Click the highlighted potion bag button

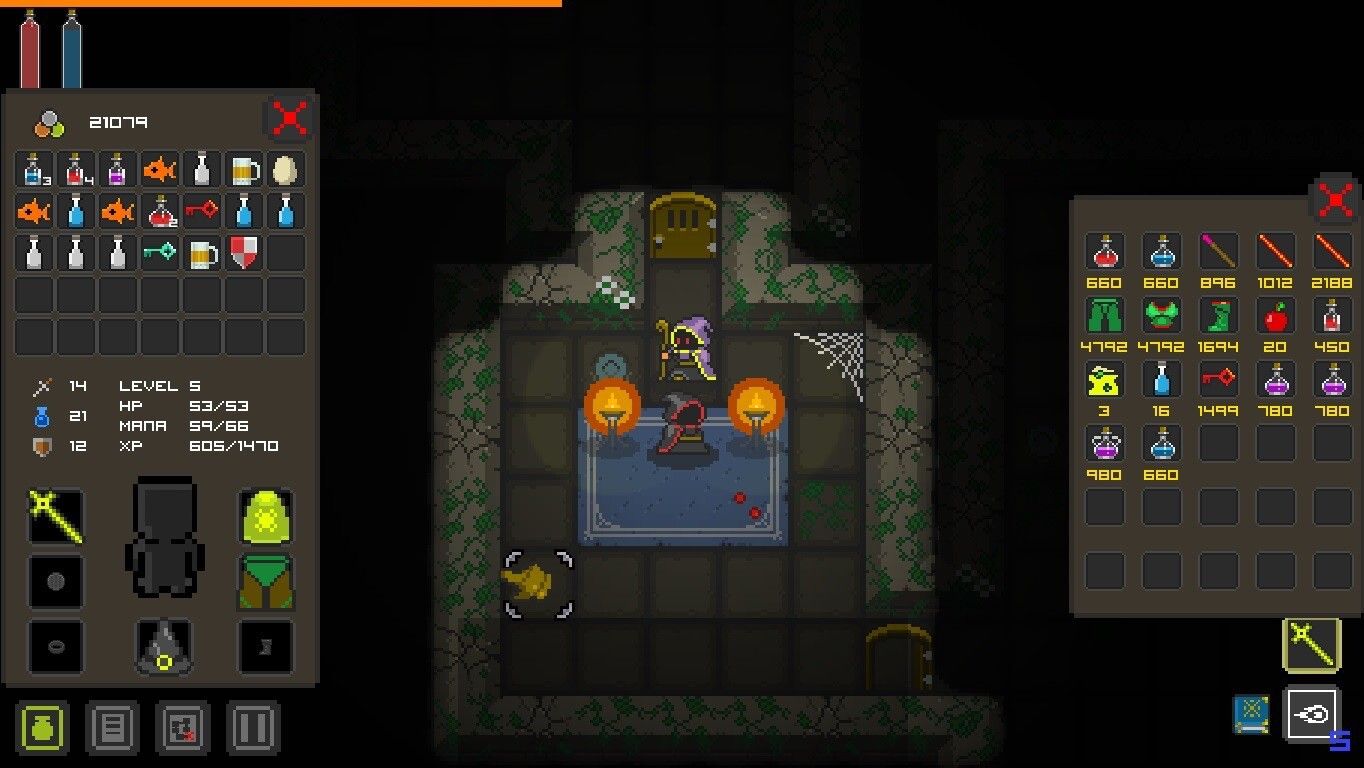(41, 728)
